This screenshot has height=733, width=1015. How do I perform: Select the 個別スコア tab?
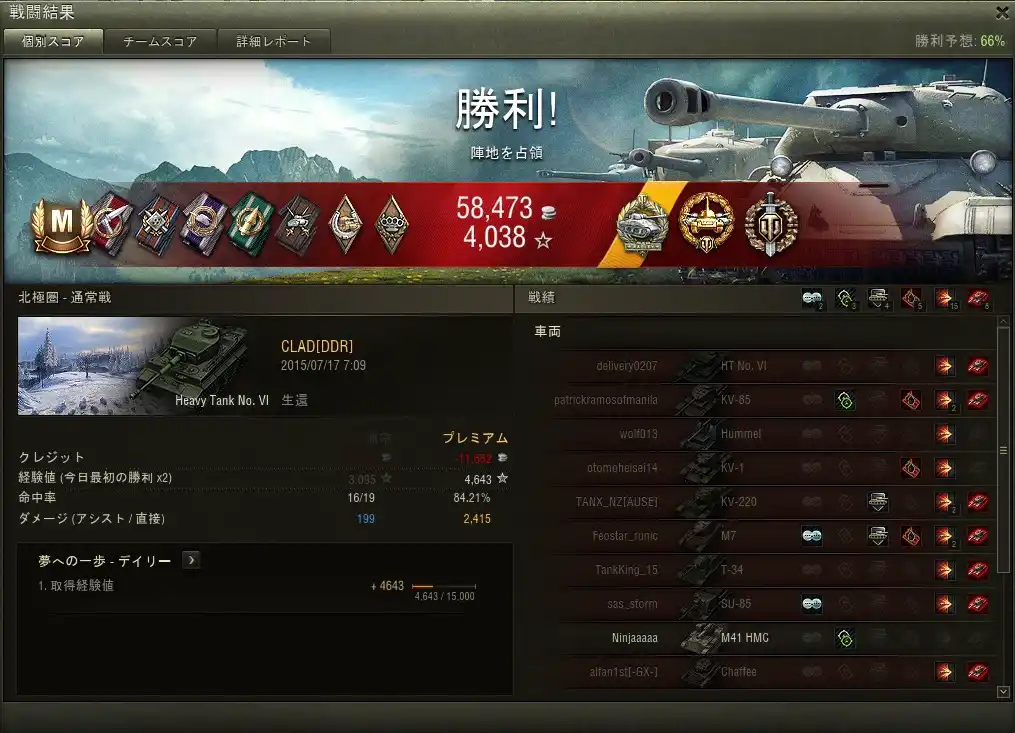[x=52, y=42]
